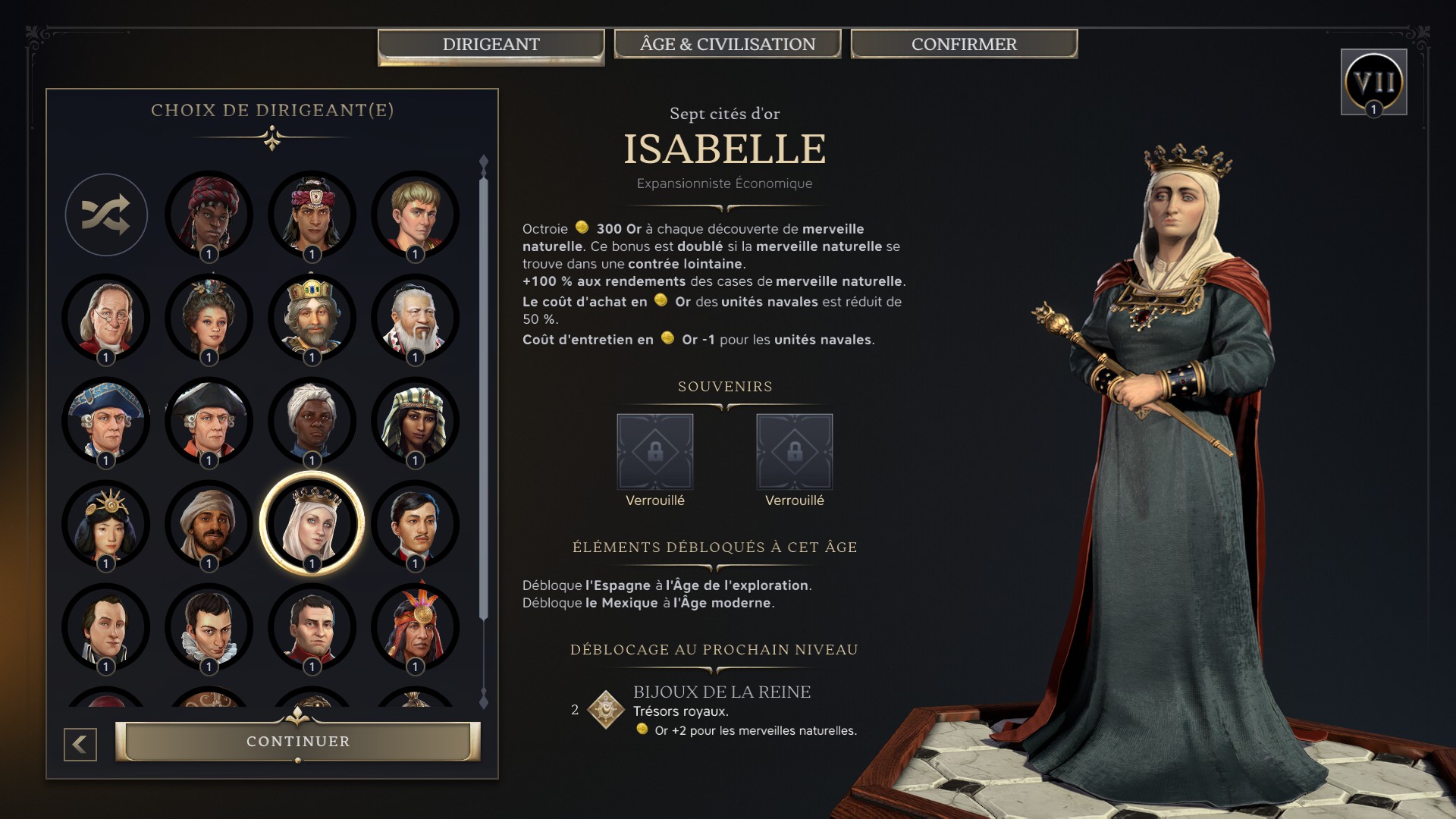1456x819 pixels.
Task: Open the CONFIRMER tab
Action: [963, 44]
